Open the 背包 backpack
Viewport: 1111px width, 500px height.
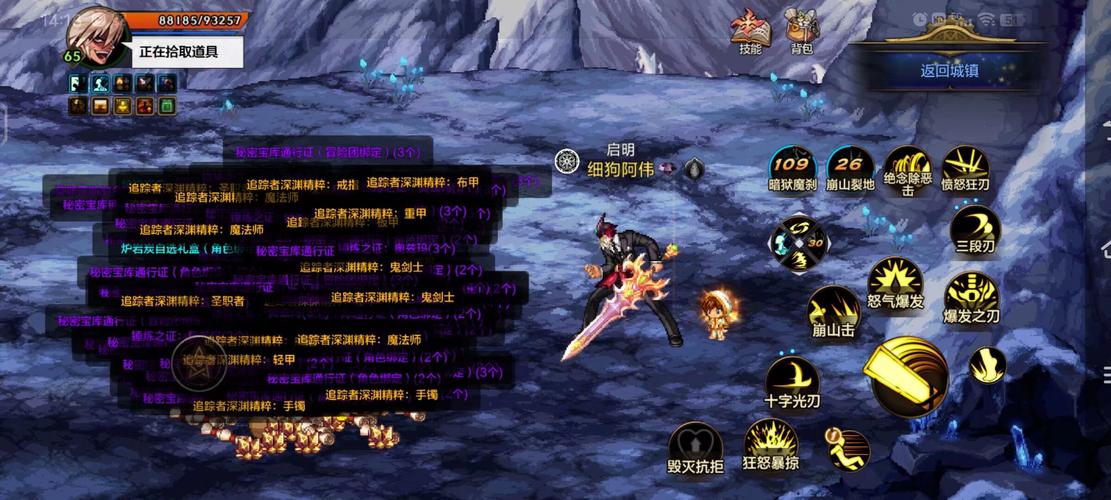tap(802, 30)
